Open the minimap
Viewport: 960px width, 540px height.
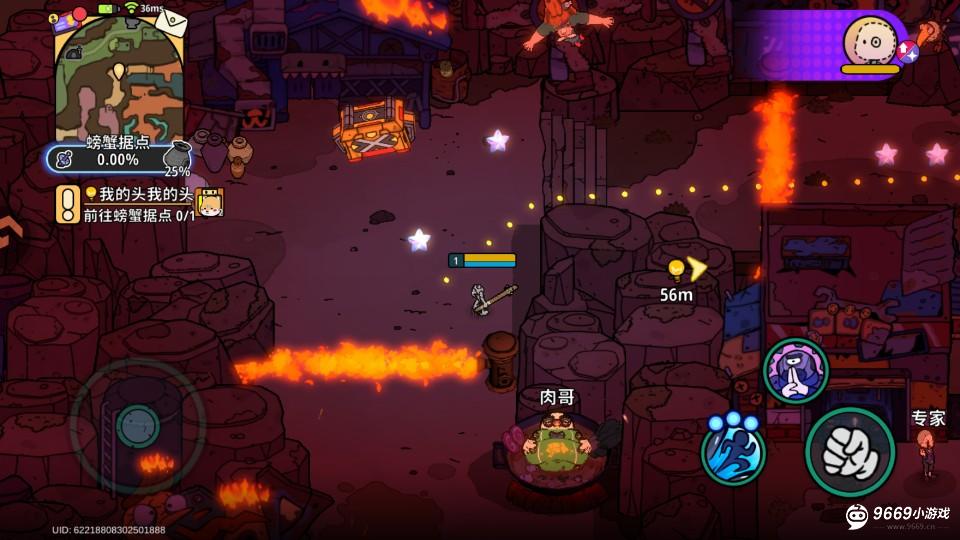coord(119,80)
